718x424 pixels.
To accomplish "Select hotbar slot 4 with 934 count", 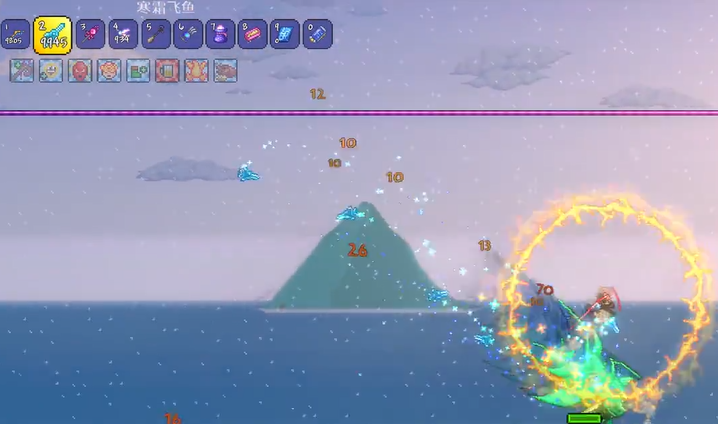I will pos(123,35).
